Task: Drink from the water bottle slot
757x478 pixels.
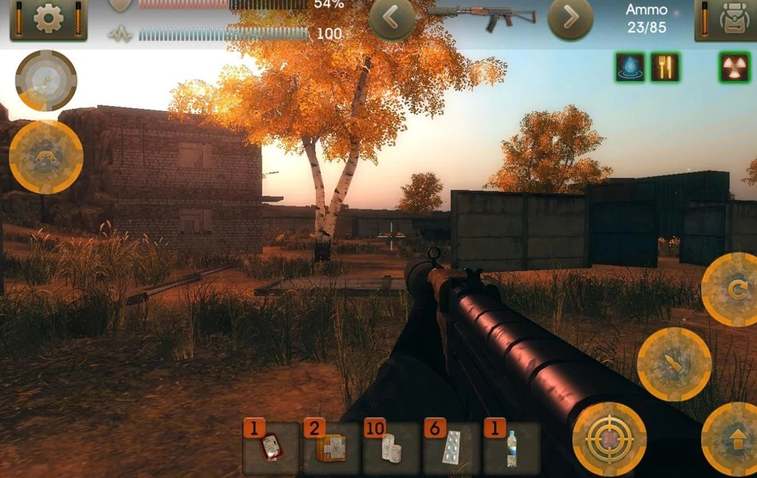Action: coord(511,450)
